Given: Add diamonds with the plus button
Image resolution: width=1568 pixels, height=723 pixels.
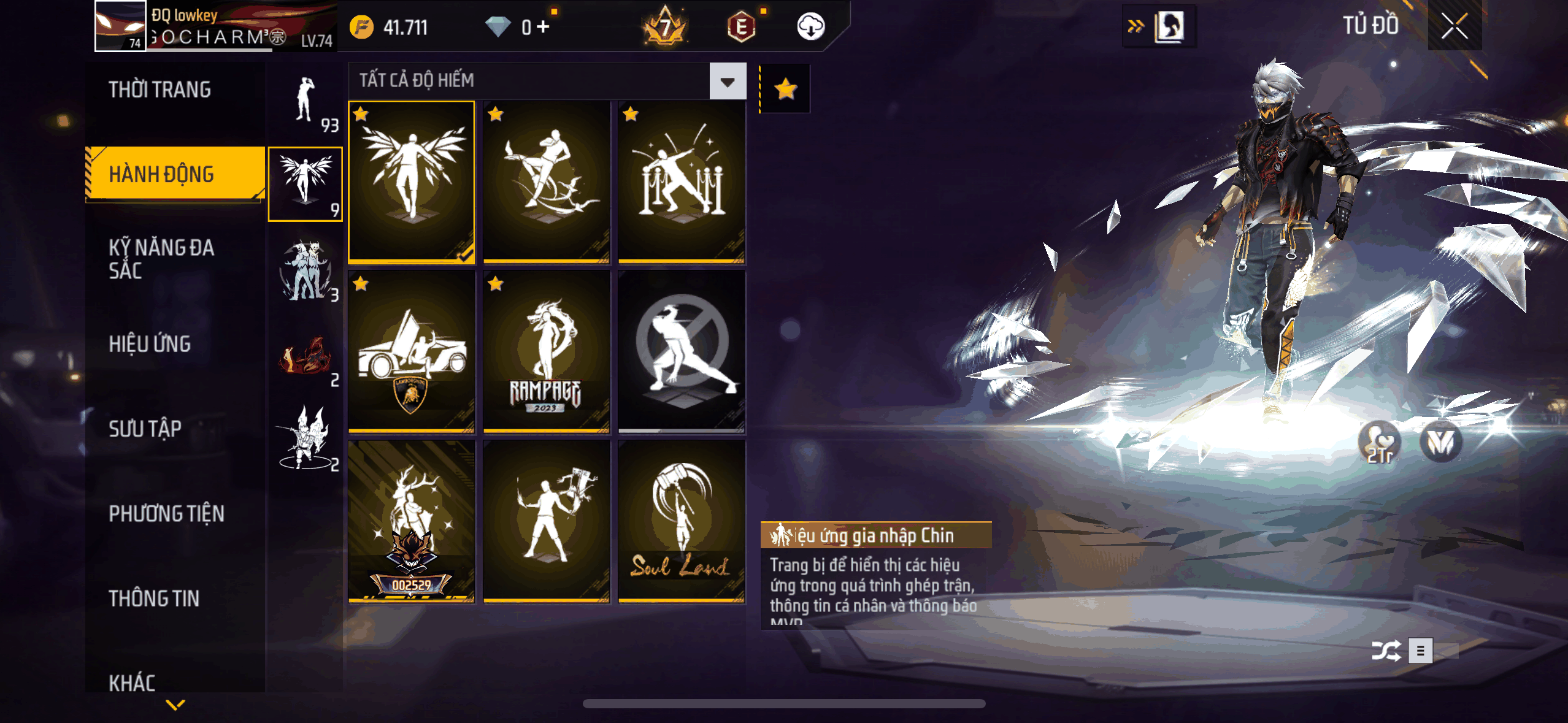Looking at the screenshot, I should pyautogui.click(x=543, y=27).
